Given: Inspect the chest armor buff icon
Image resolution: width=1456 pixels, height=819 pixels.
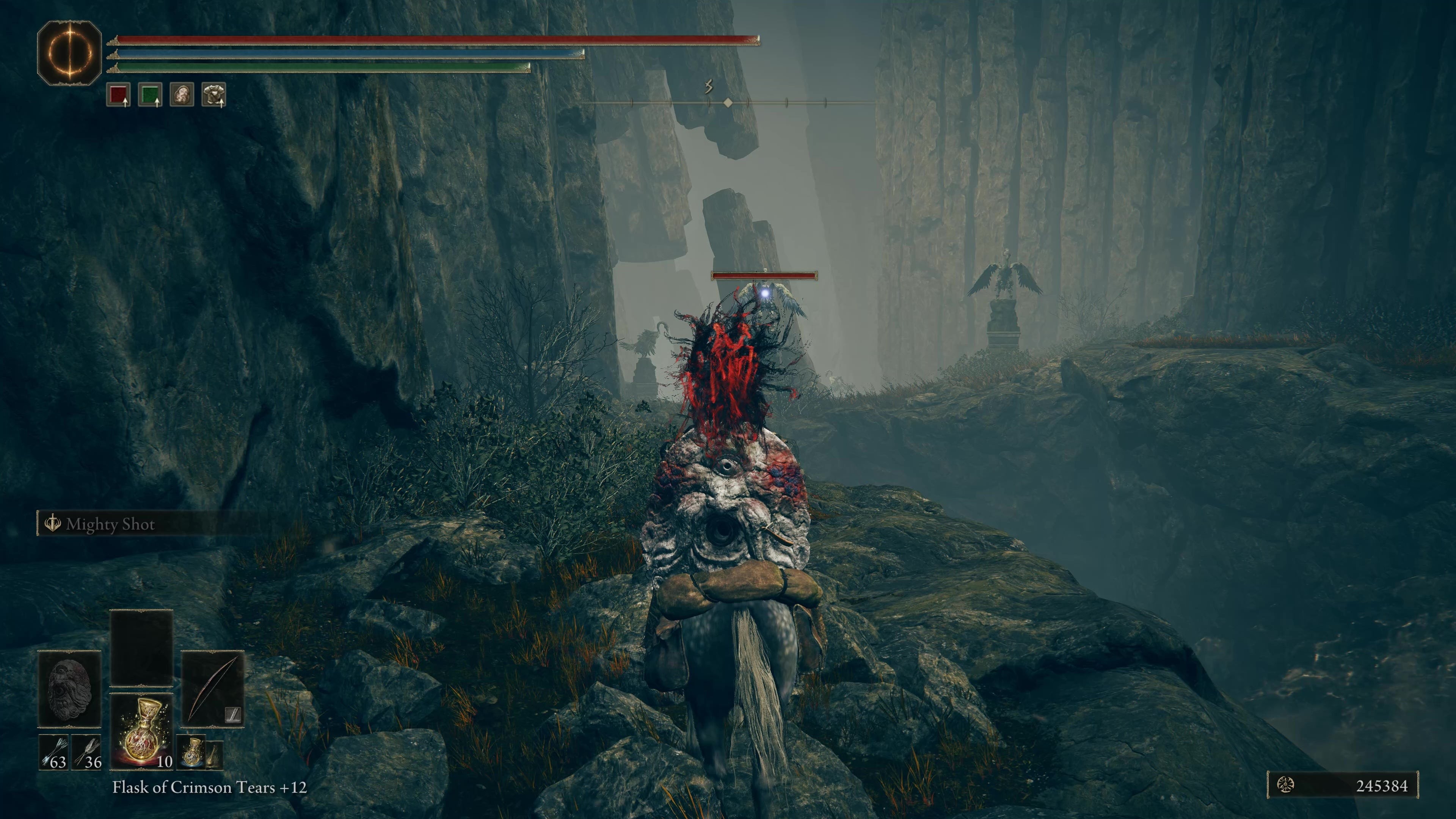Looking at the screenshot, I should tap(213, 94).
